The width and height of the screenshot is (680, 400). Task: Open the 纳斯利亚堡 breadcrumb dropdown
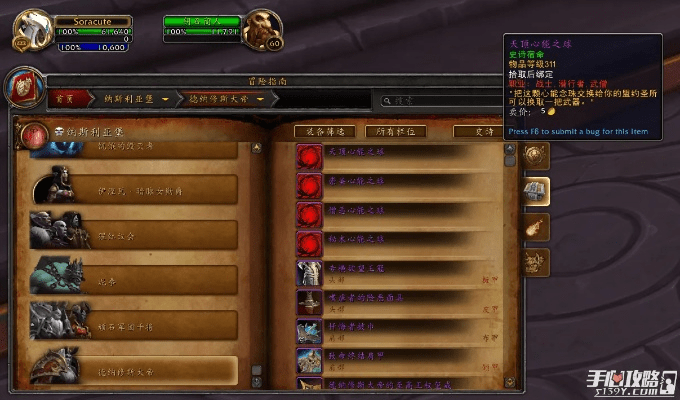(129, 99)
